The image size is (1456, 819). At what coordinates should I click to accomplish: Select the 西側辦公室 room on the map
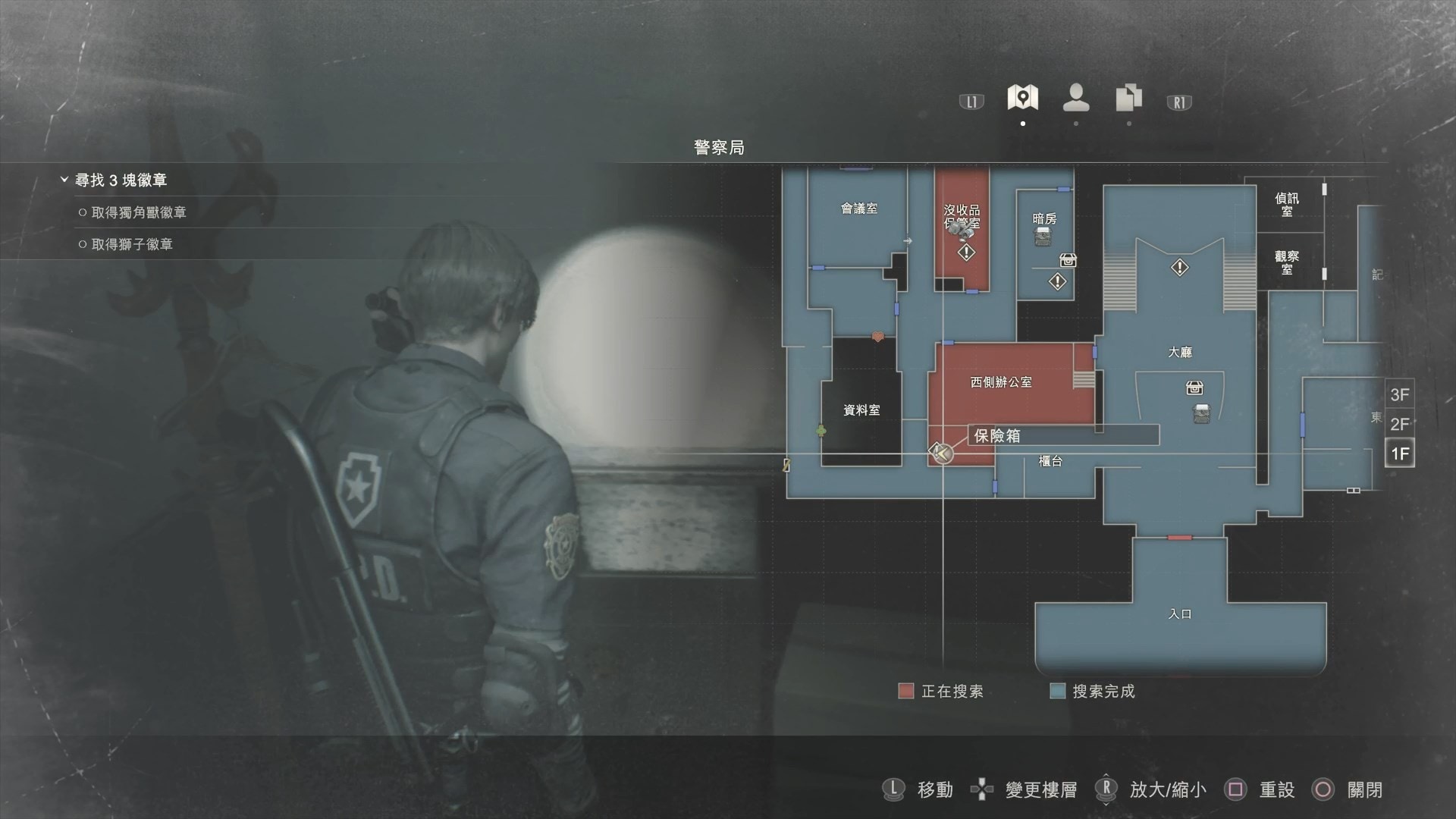click(x=1001, y=382)
